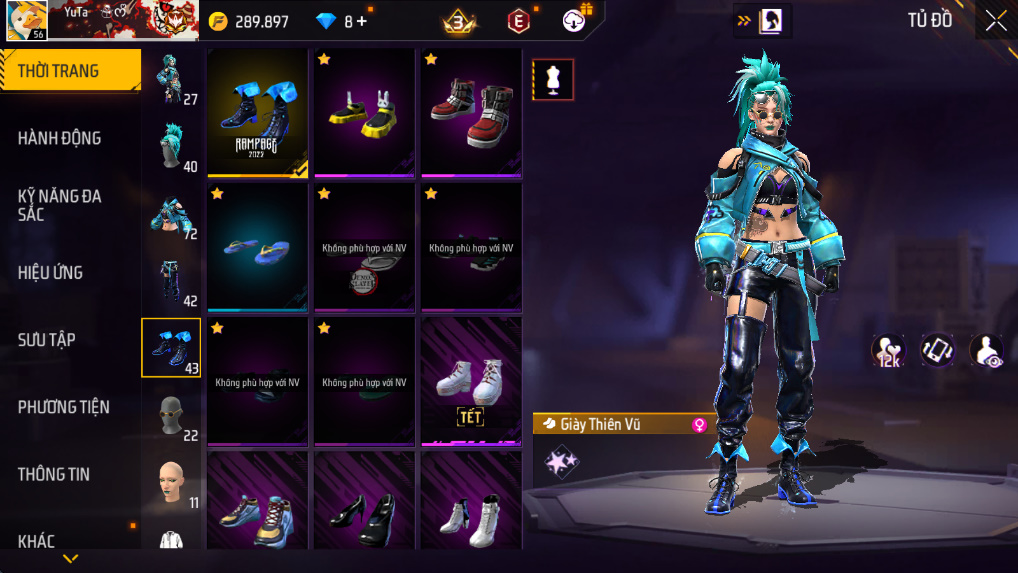The width and height of the screenshot is (1018, 573).
Task: Select the white TẾT sneakers
Action: [x=471, y=380]
